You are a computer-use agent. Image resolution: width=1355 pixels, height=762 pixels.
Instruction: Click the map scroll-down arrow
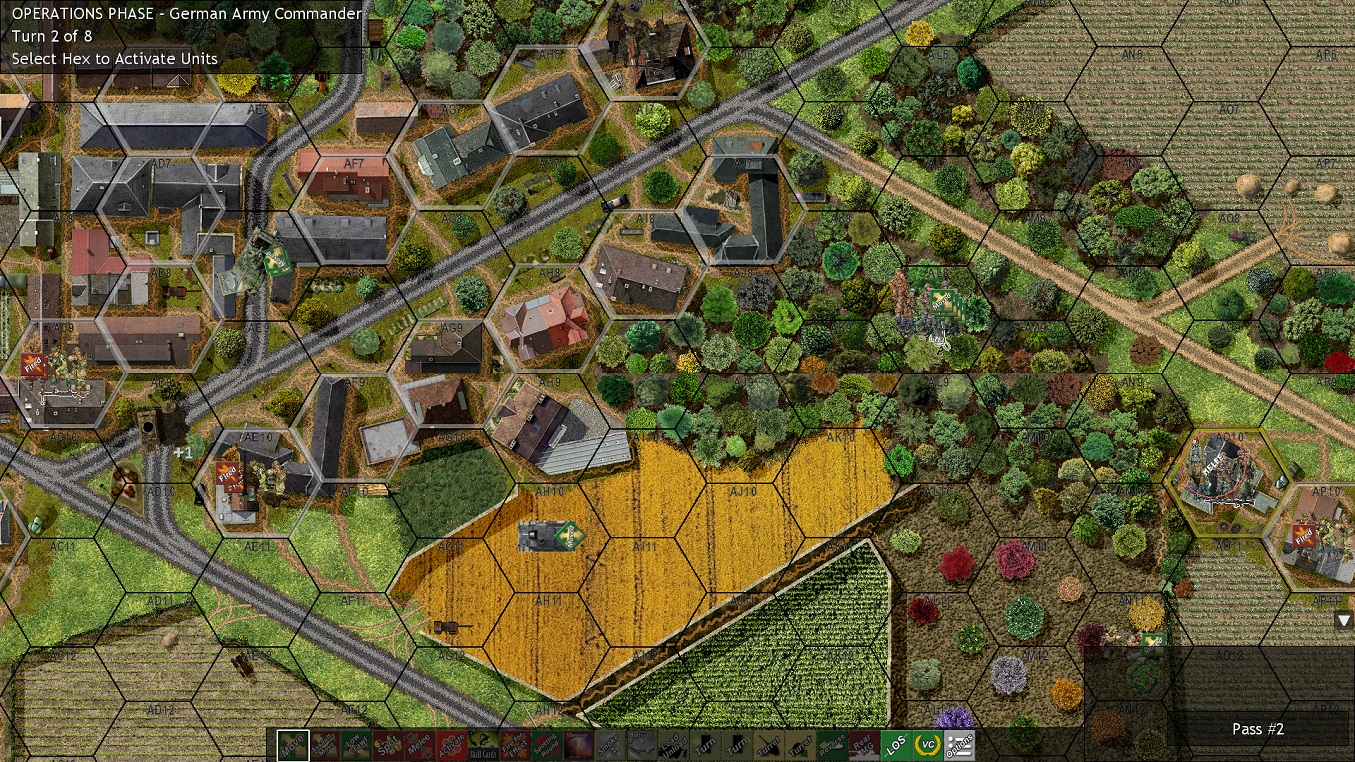coord(1343,620)
